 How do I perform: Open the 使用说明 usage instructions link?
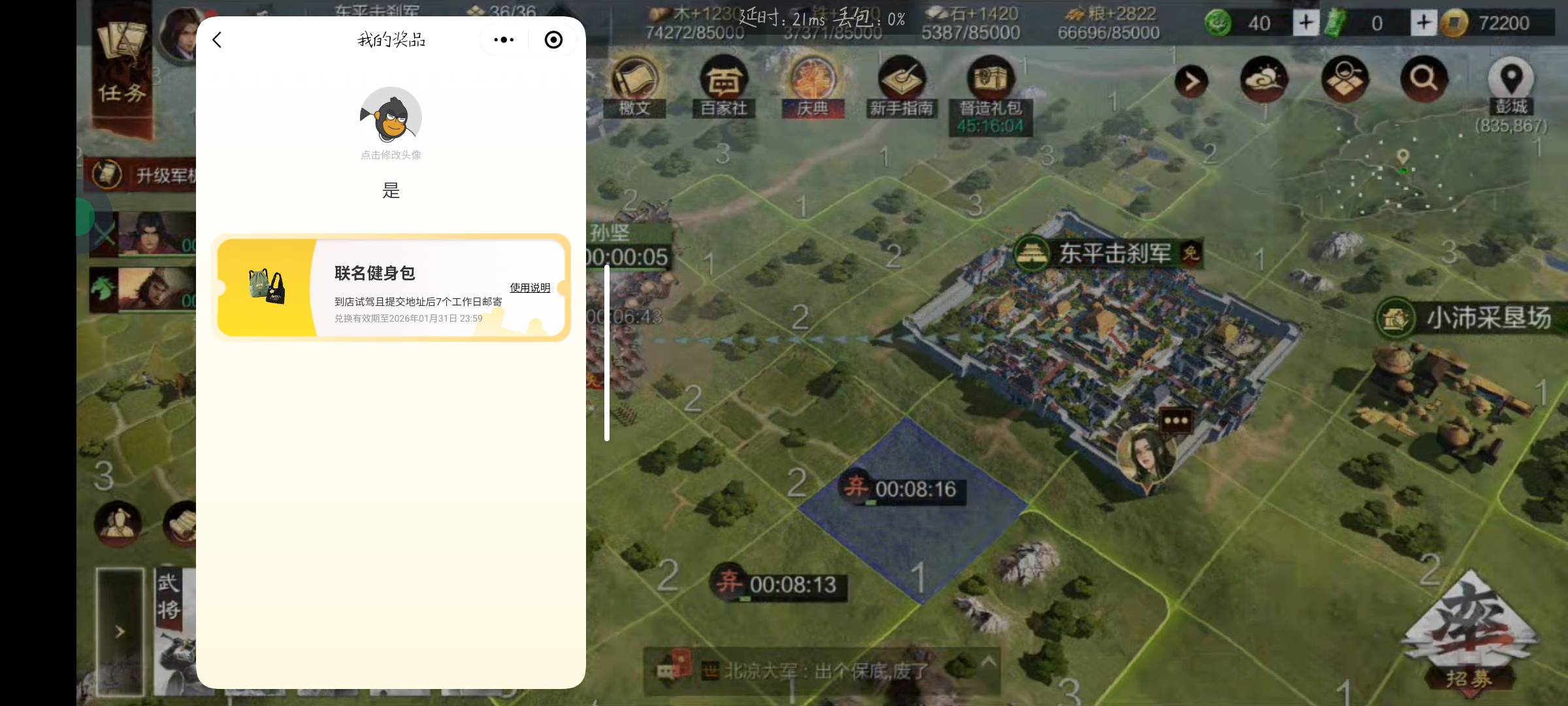point(530,288)
